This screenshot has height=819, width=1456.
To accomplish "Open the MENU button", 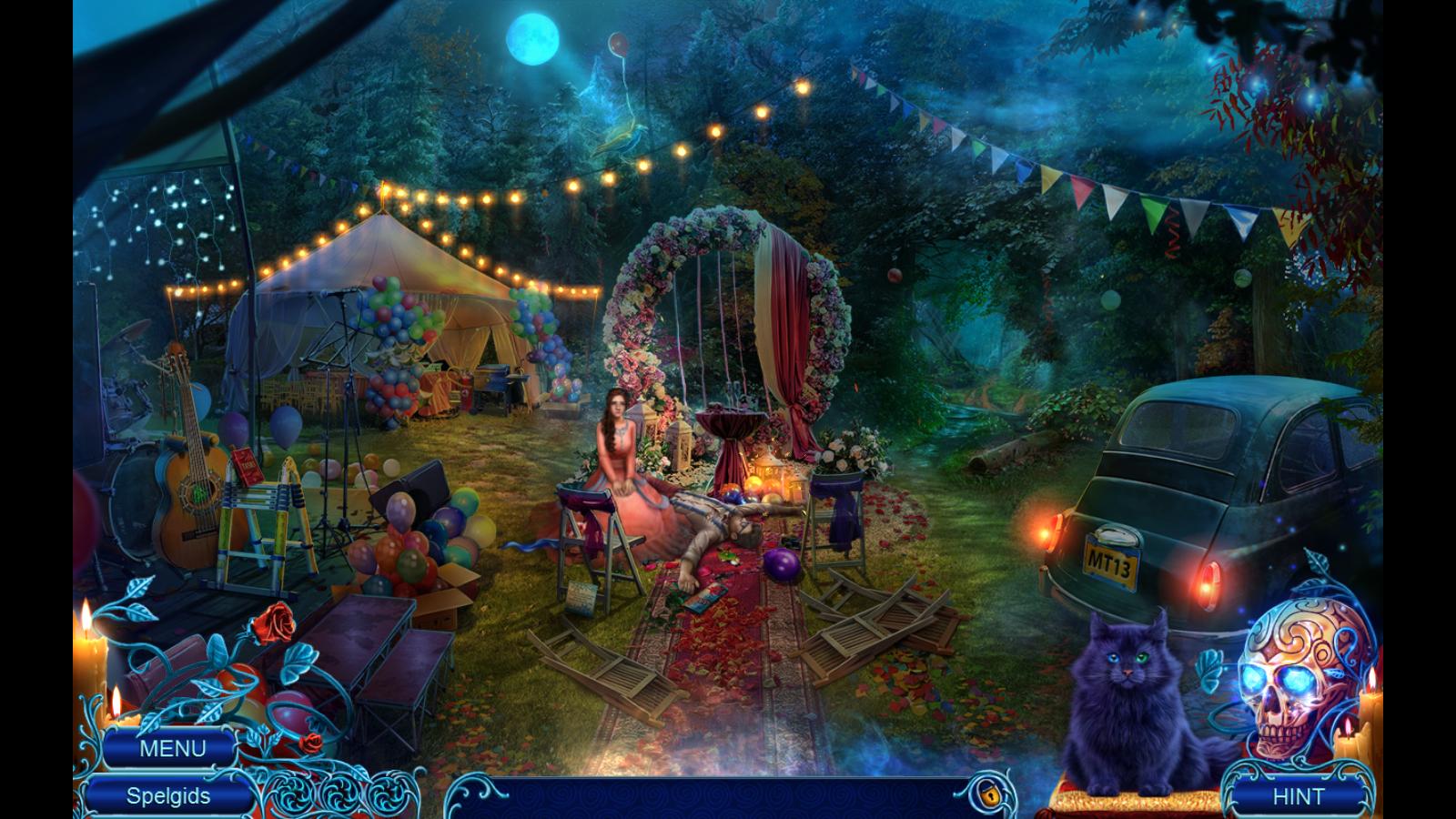I will pyautogui.click(x=172, y=749).
